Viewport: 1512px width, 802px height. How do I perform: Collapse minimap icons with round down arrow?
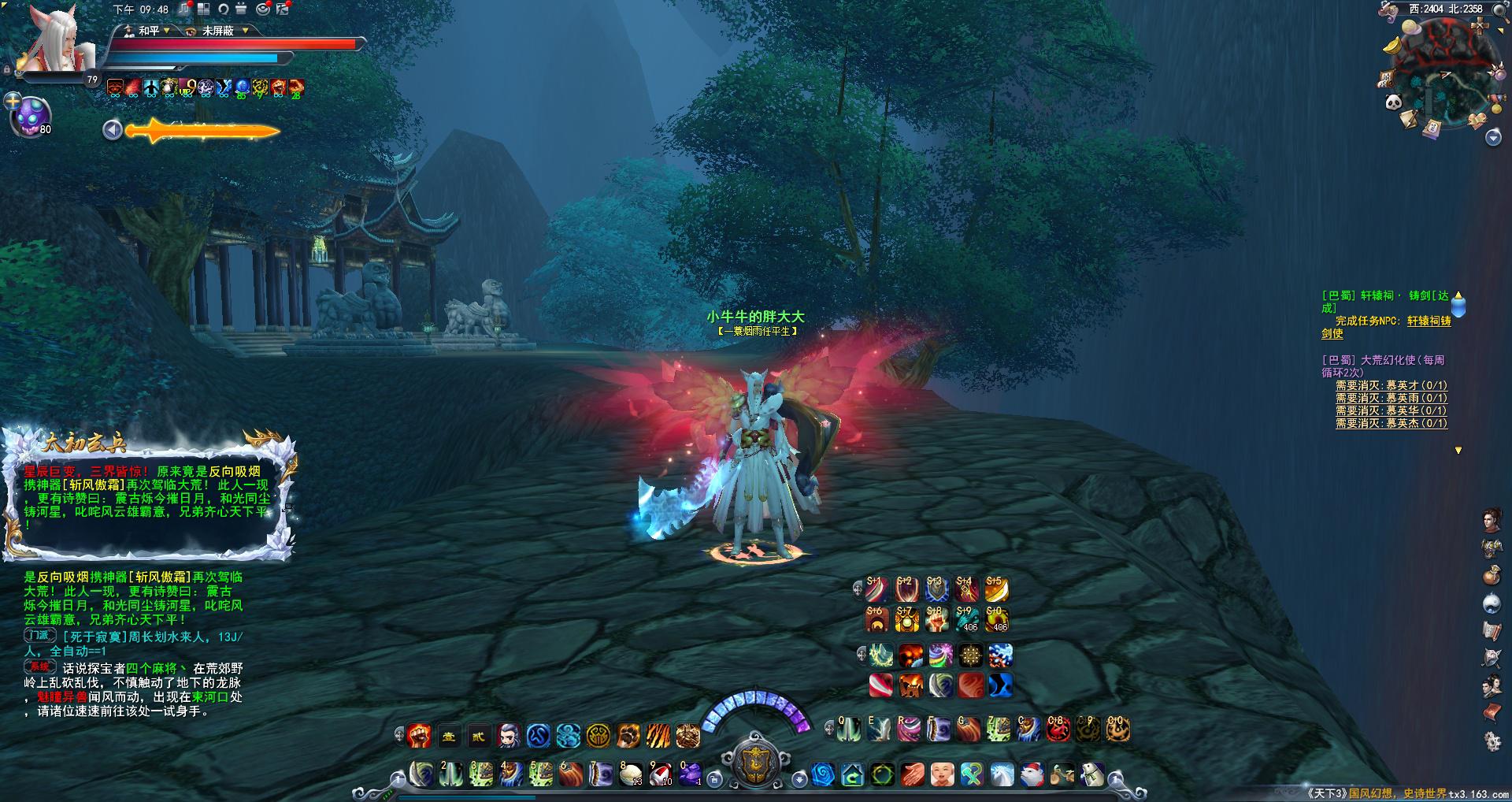pos(1493,138)
